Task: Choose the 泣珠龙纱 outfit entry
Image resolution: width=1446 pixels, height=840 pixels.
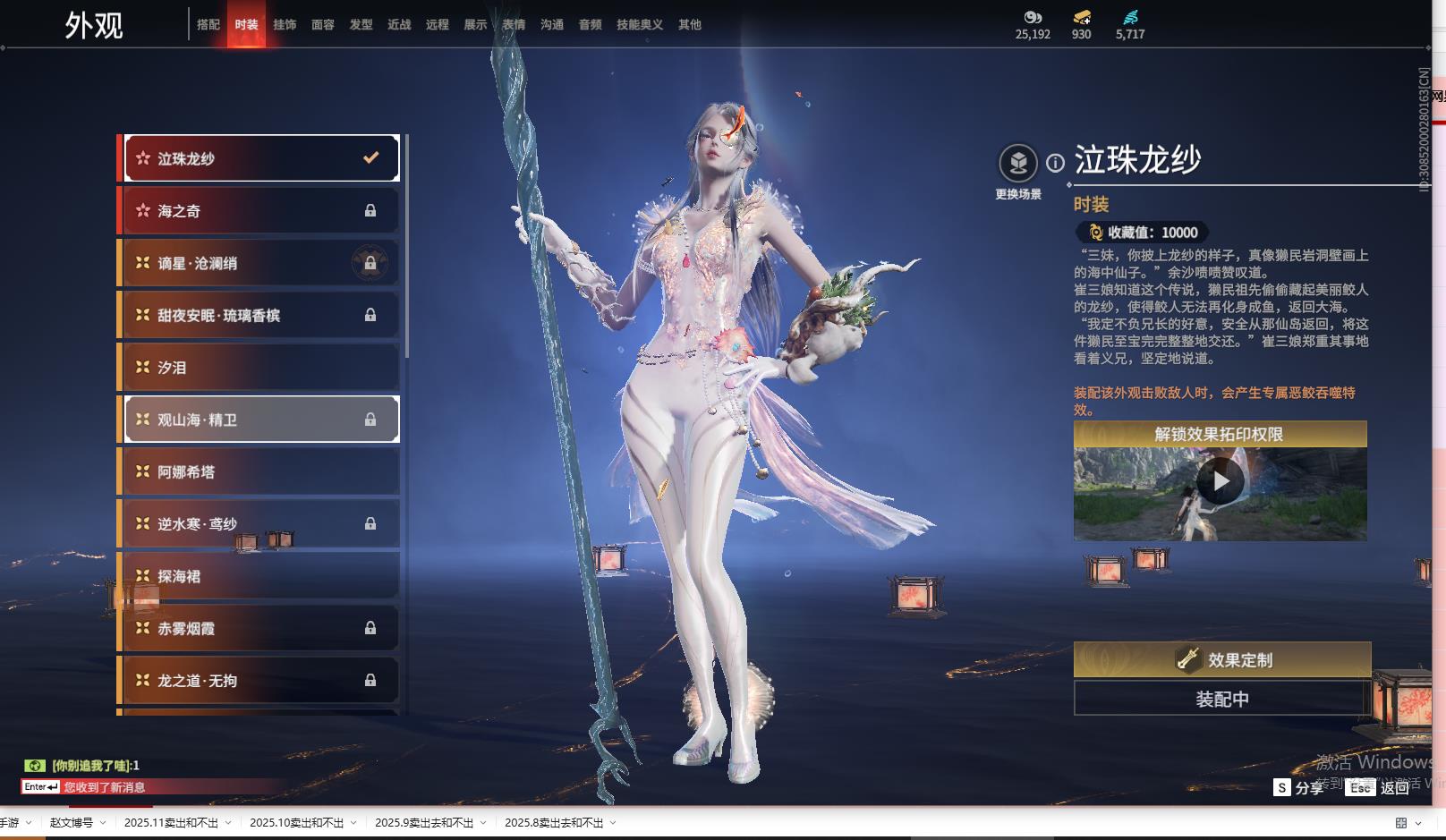Action: (x=260, y=158)
